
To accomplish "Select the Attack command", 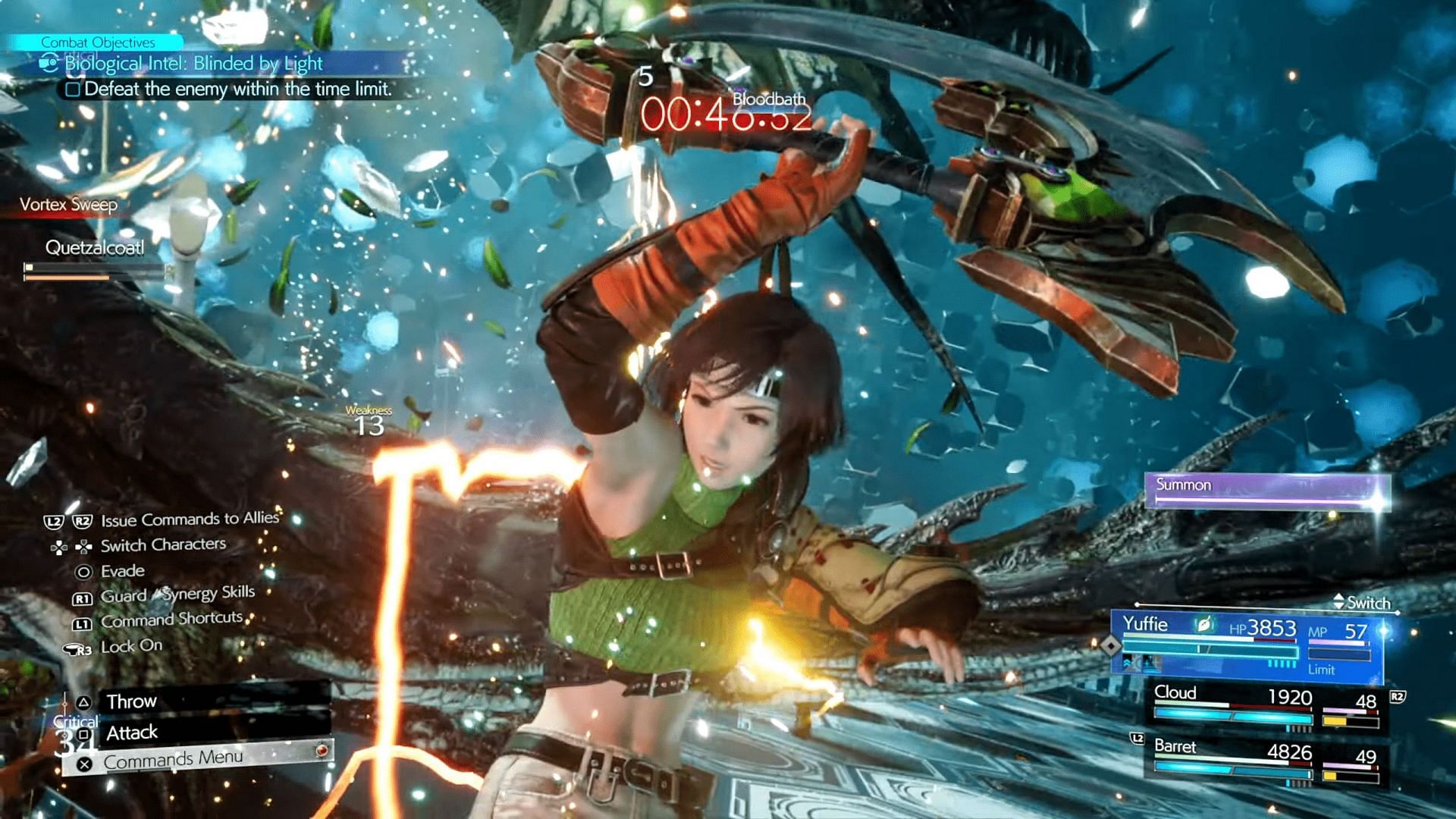I will point(132,733).
